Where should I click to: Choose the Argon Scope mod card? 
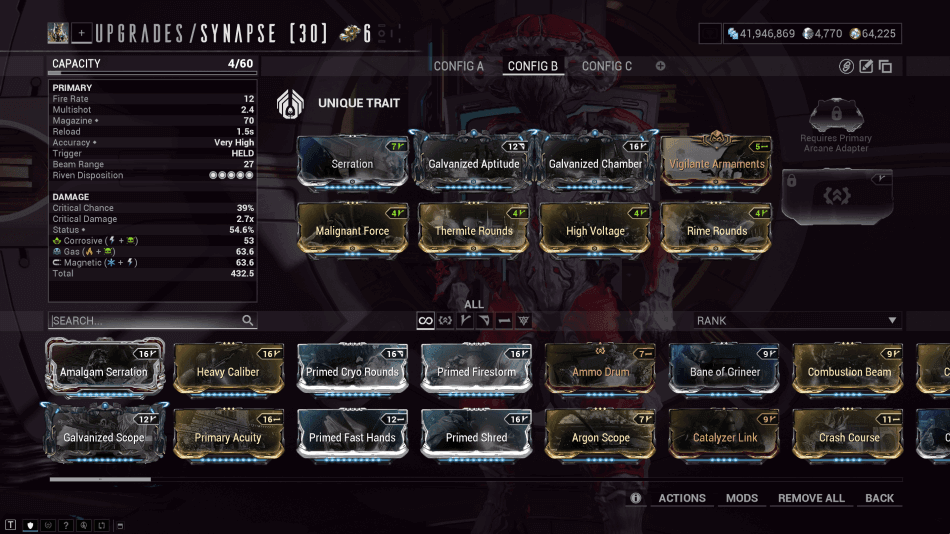(x=601, y=436)
